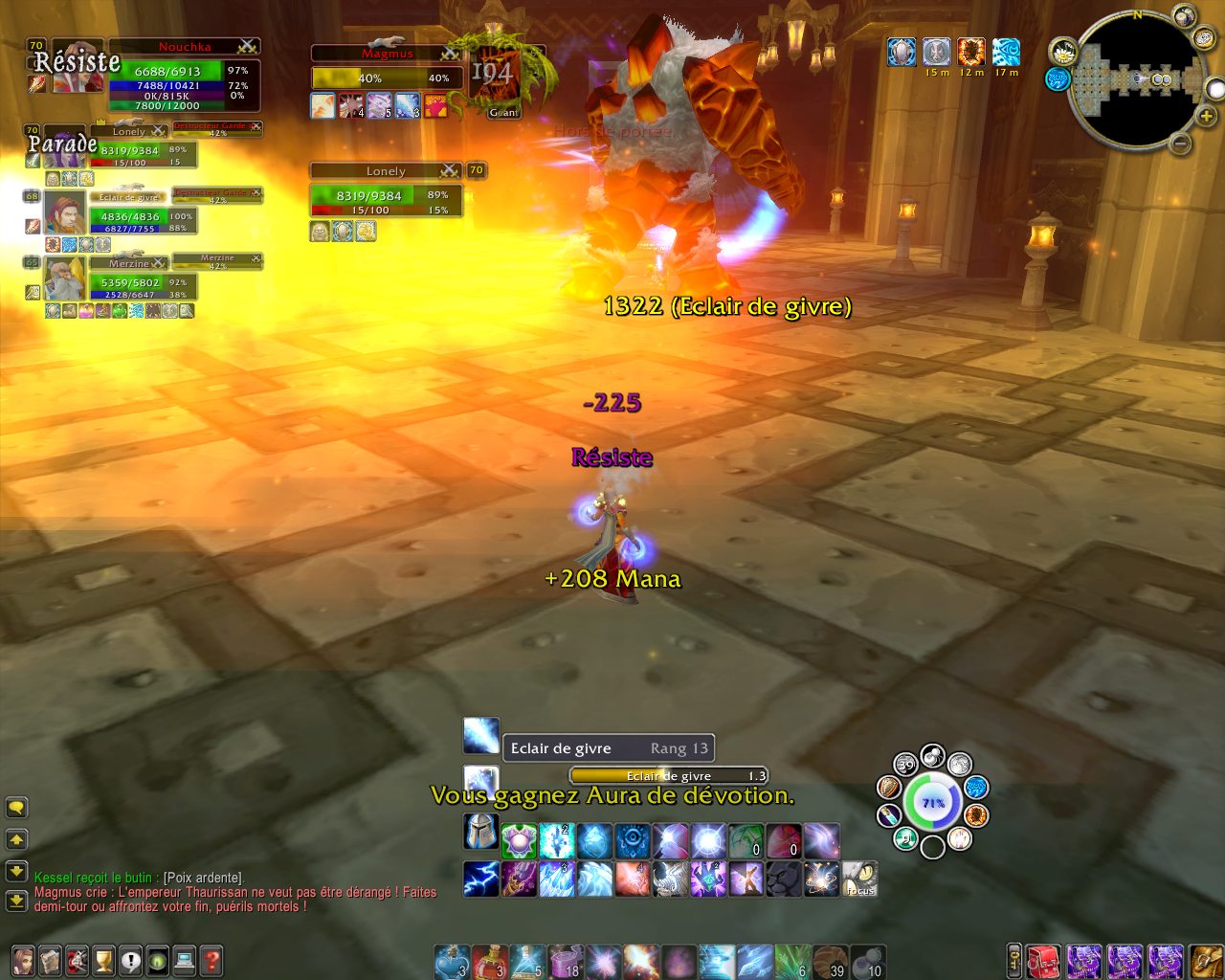Image resolution: width=1225 pixels, height=980 pixels.
Task: Jump chat log to the bottom
Action: 16,901
